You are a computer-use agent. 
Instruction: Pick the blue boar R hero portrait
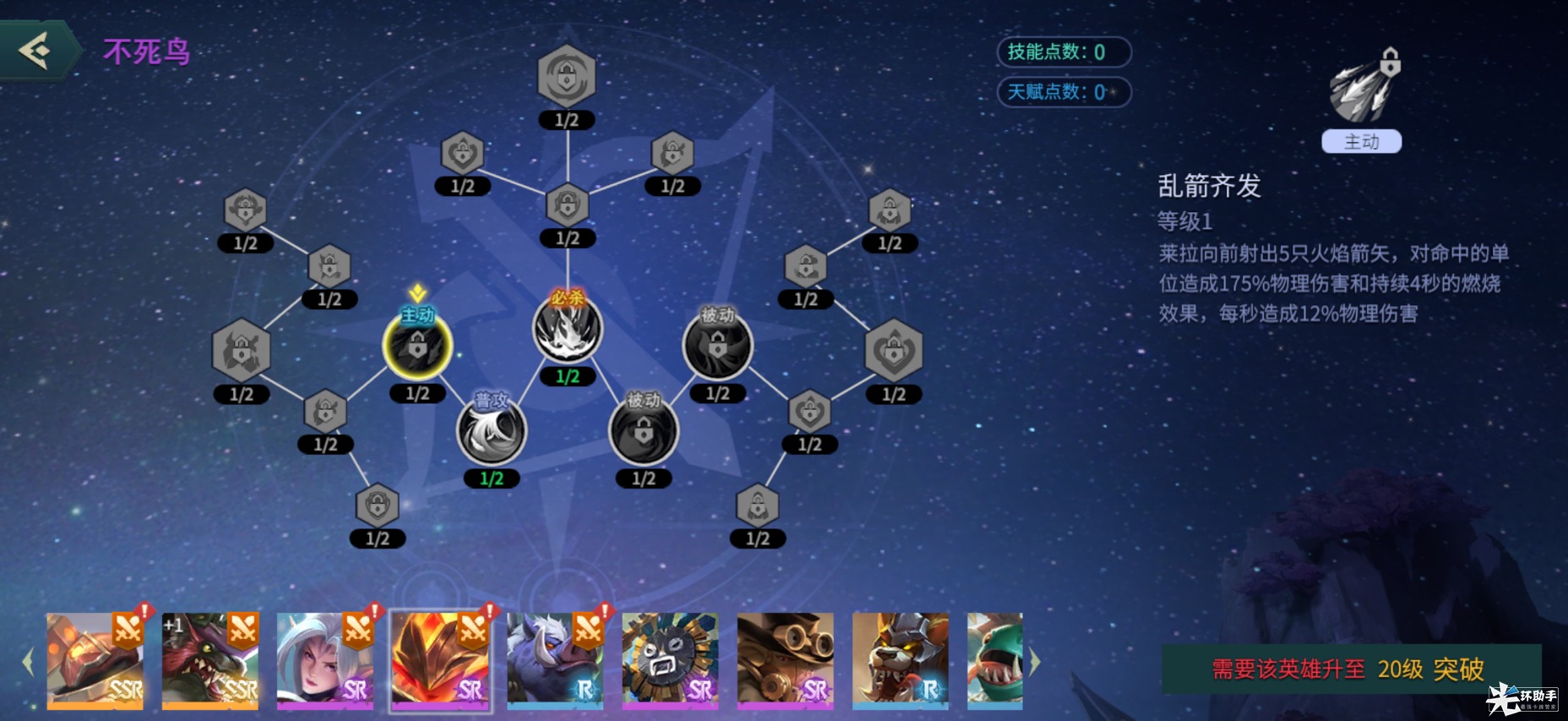[x=555, y=660]
